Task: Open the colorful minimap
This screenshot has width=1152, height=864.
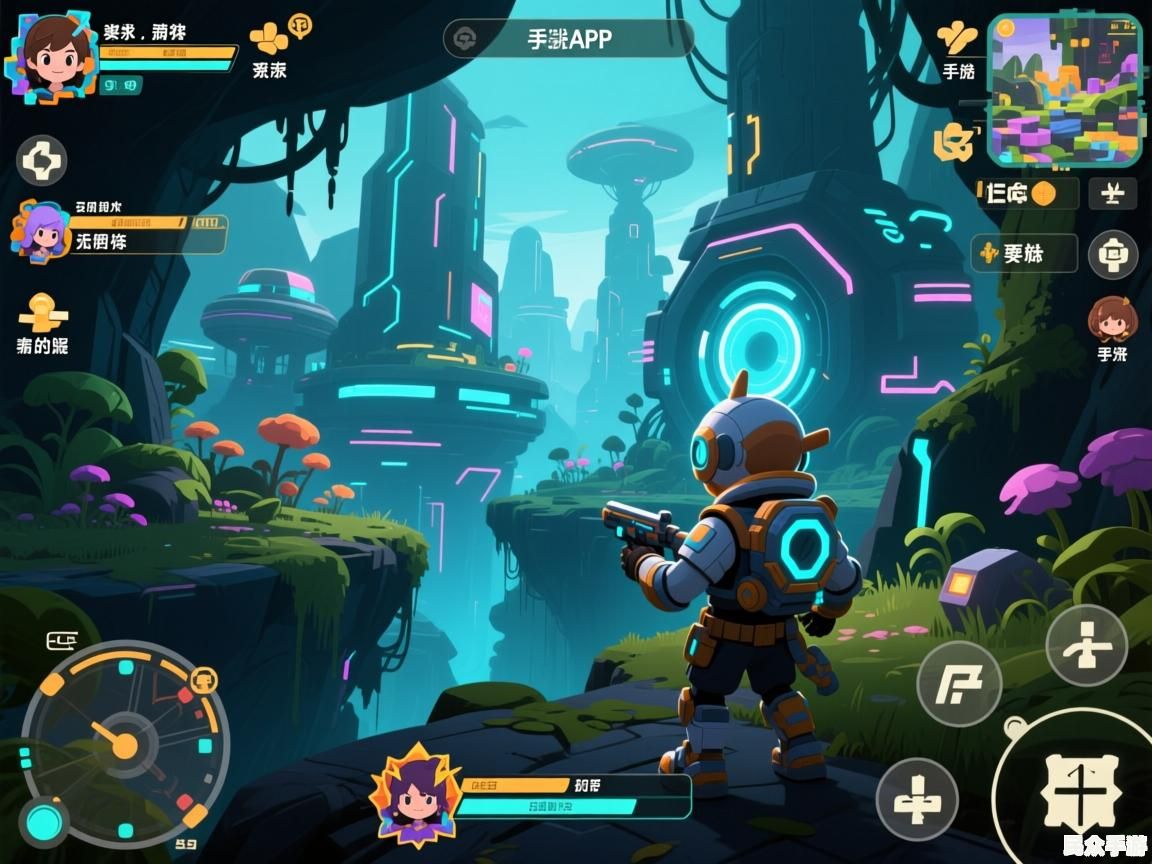Action: tap(1064, 89)
